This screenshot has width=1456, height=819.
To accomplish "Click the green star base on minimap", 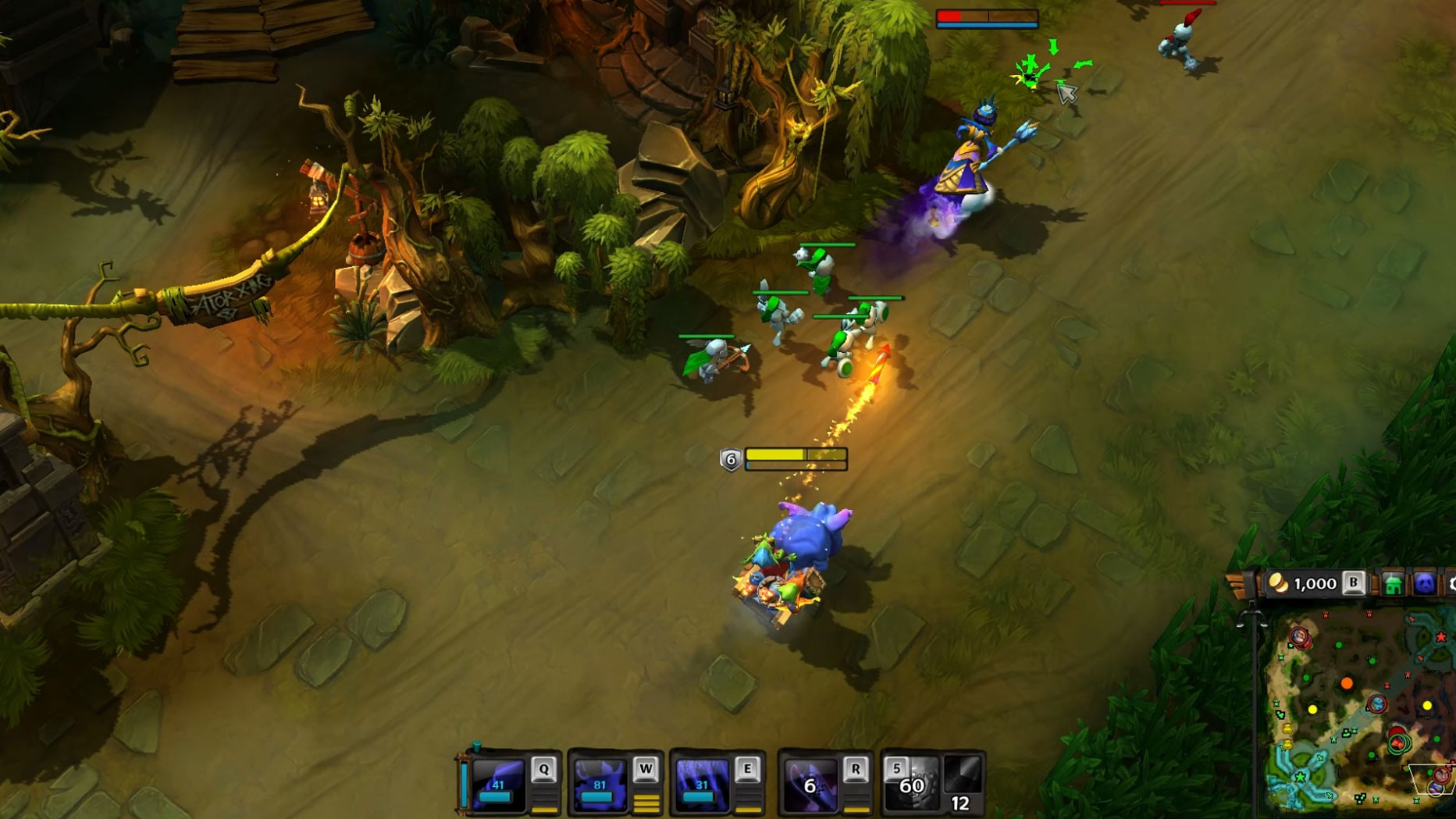I will coord(1300,777).
